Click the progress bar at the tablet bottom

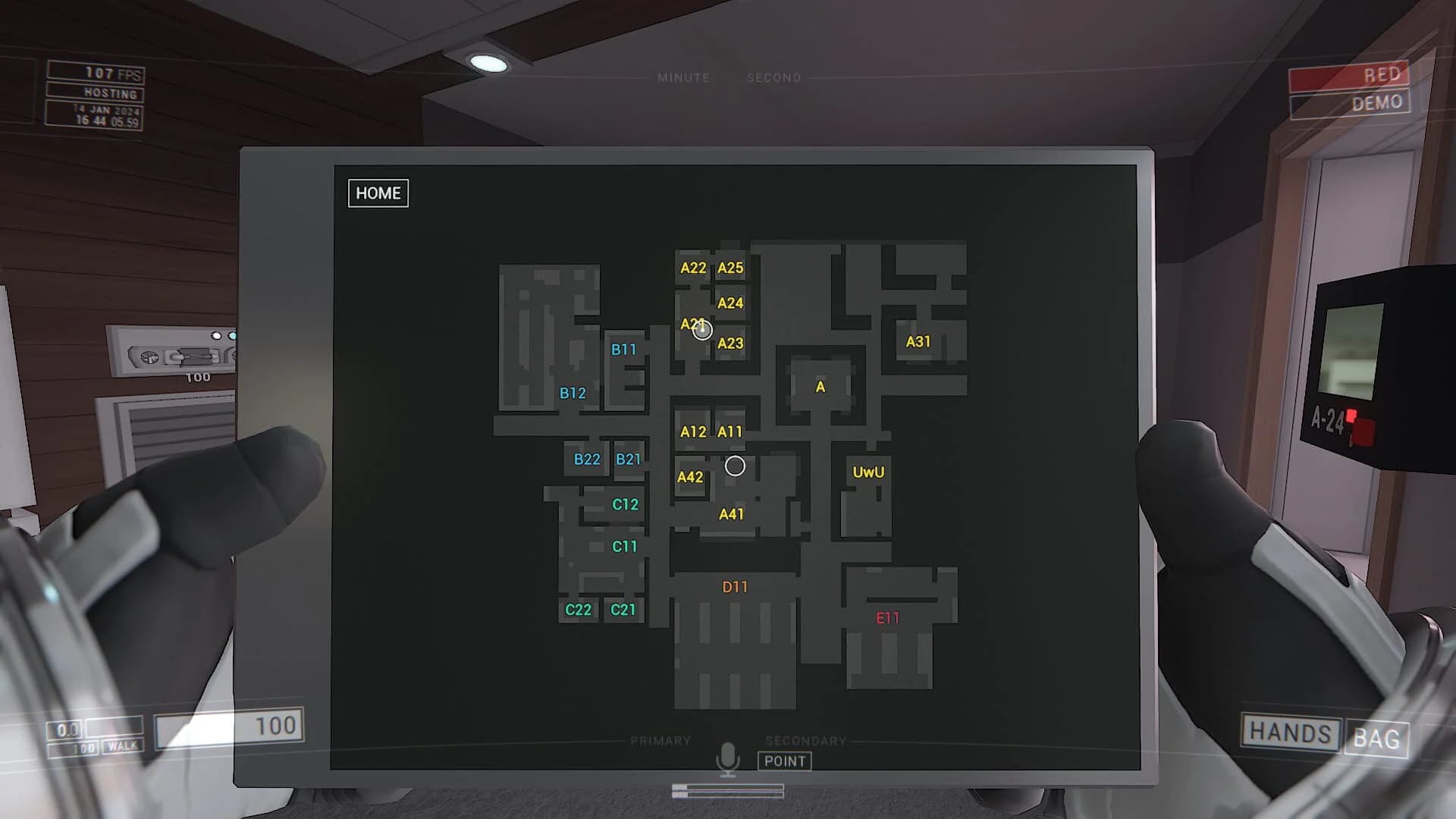point(729,790)
